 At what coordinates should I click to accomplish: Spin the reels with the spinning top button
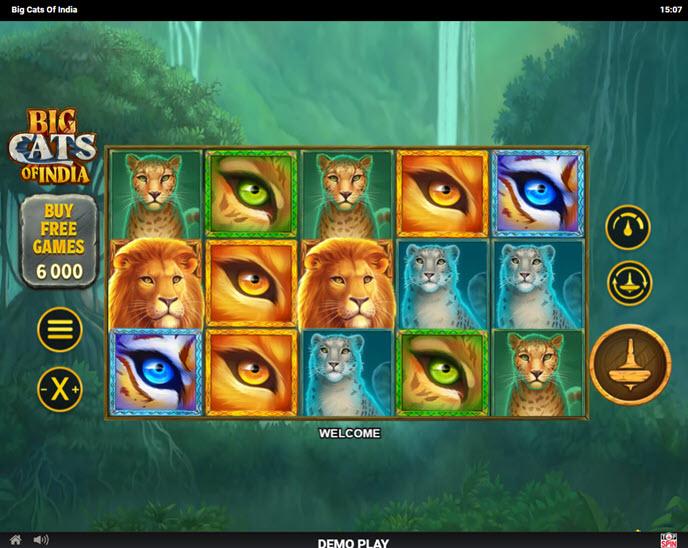click(x=630, y=364)
